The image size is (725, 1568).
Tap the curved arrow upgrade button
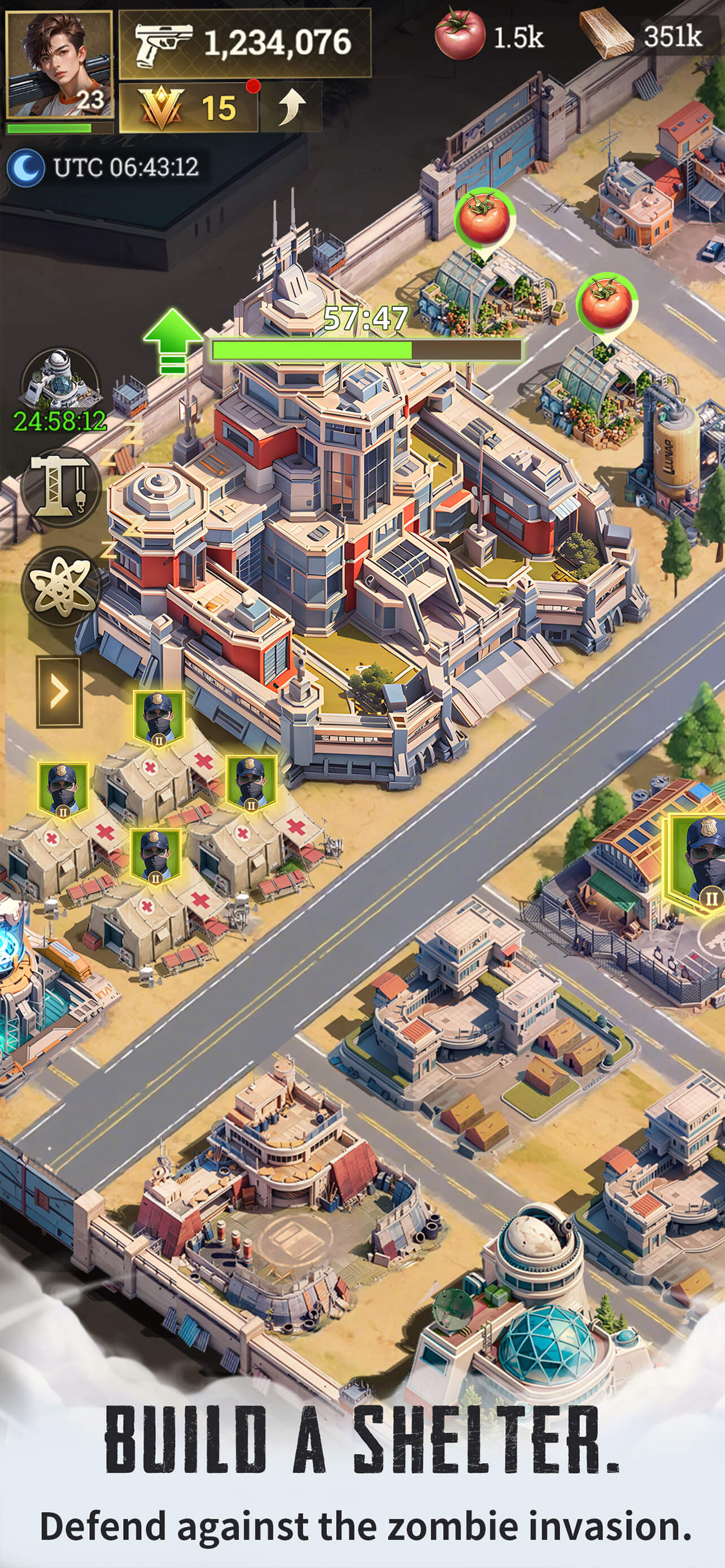click(x=290, y=108)
